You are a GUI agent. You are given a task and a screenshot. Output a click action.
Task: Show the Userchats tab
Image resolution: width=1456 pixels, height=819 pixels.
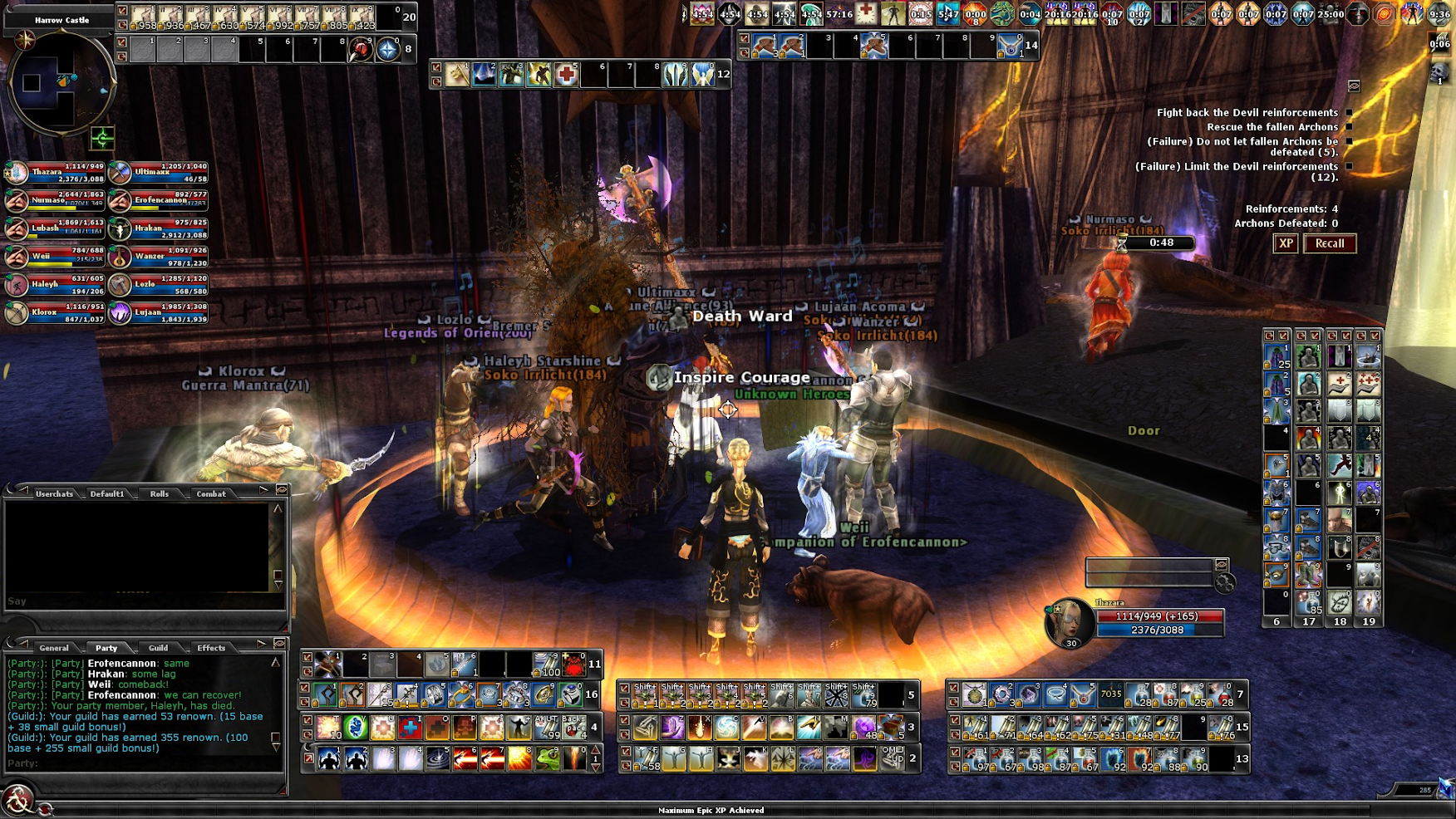tap(55, 494)
